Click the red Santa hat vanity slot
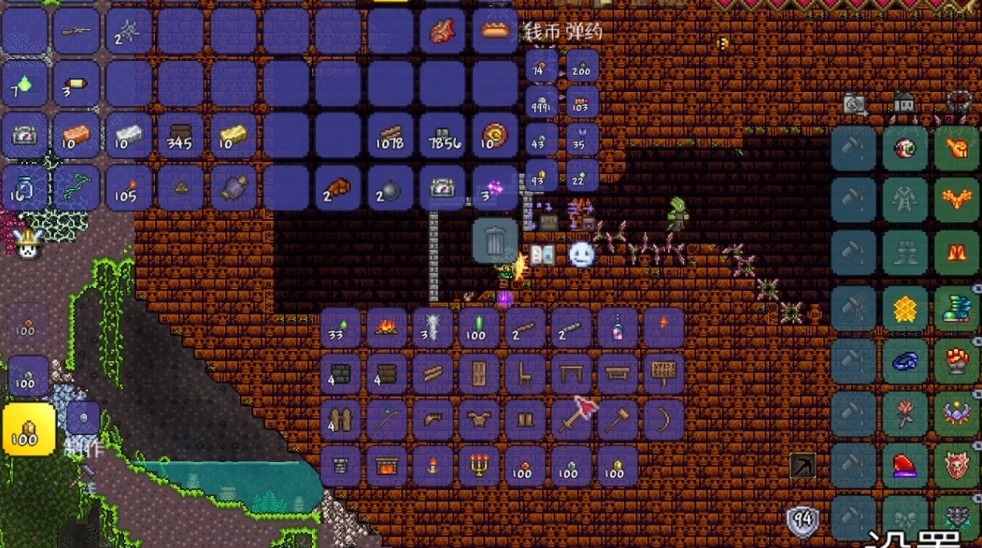This screenshot has width=982, height=548. (x=906, y=464)
